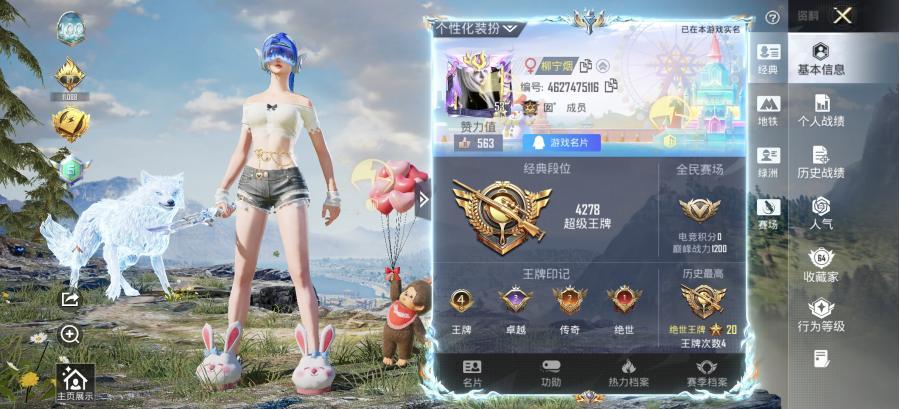Copy the player ID number 4627475116

click(610, 87)
